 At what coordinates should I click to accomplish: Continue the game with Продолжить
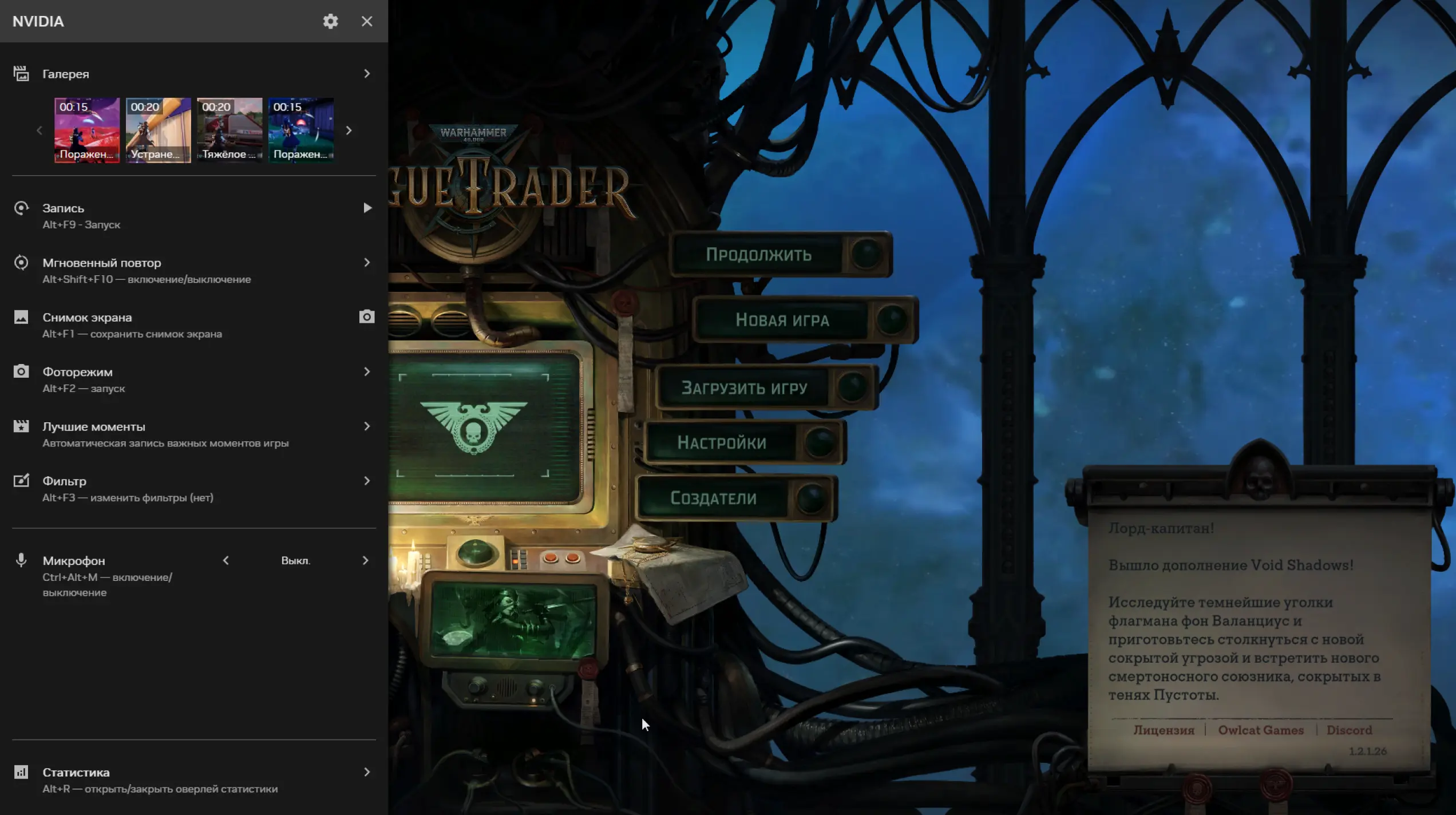pyautogui.click(x=758, y=255)
